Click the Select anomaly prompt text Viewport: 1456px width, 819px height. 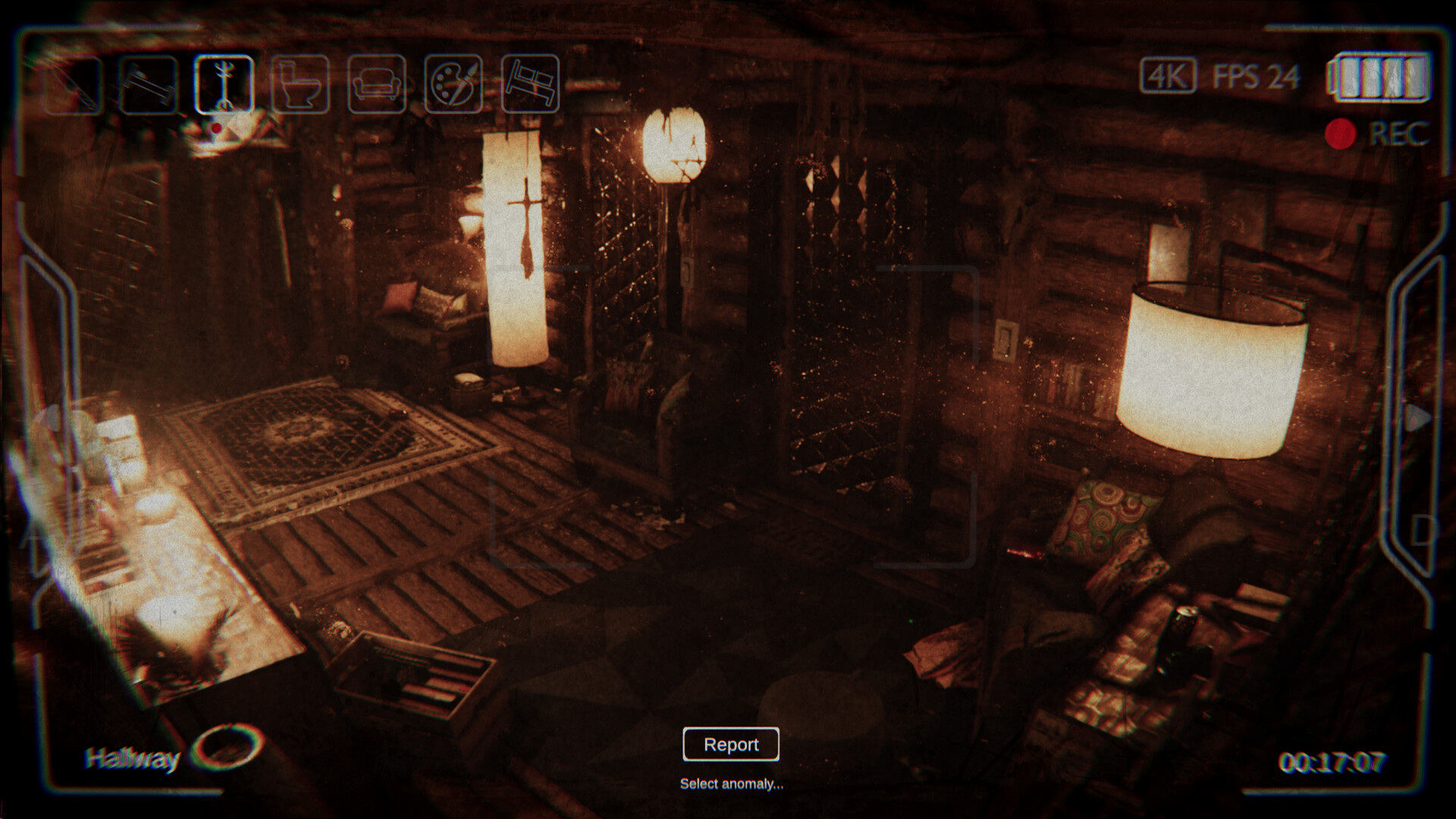[730, 786]
